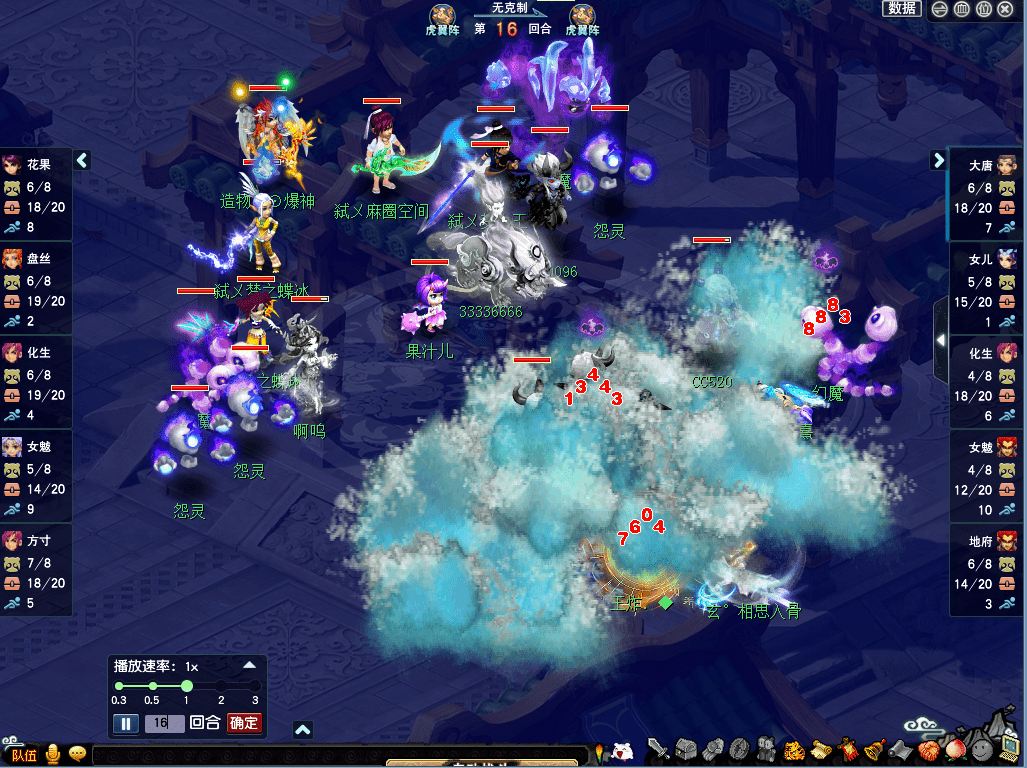Screen dimensions: 1027x768
Task: Toggle the 位 position display button
Action: click(x=983, y=9)
